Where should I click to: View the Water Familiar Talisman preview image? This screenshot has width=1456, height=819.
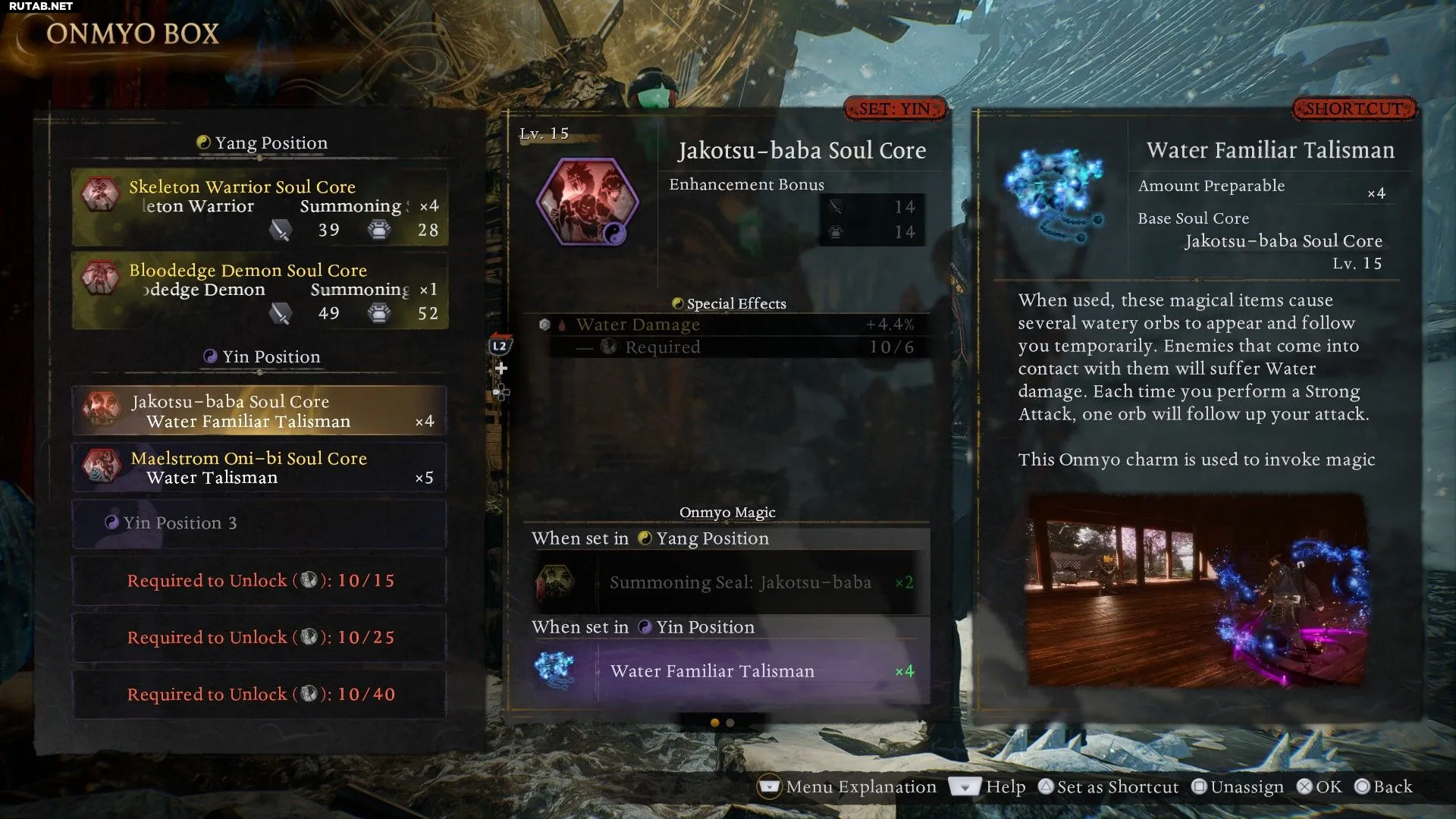click(x=1196, y=590)
